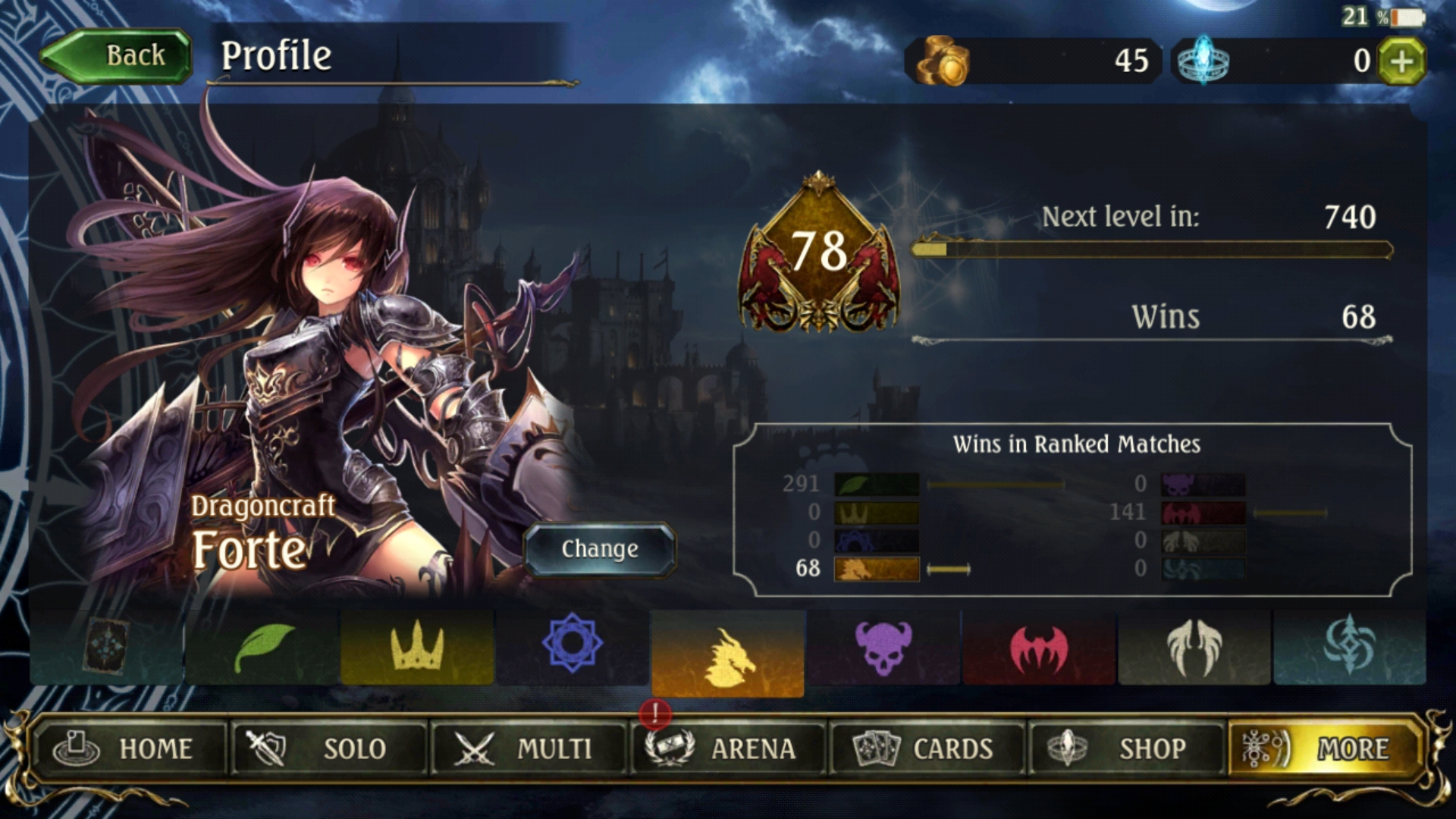The image size is (1456, 819).
Task: Switch to the Bloodcraft red bat tab
Action: pos(1039,648)
